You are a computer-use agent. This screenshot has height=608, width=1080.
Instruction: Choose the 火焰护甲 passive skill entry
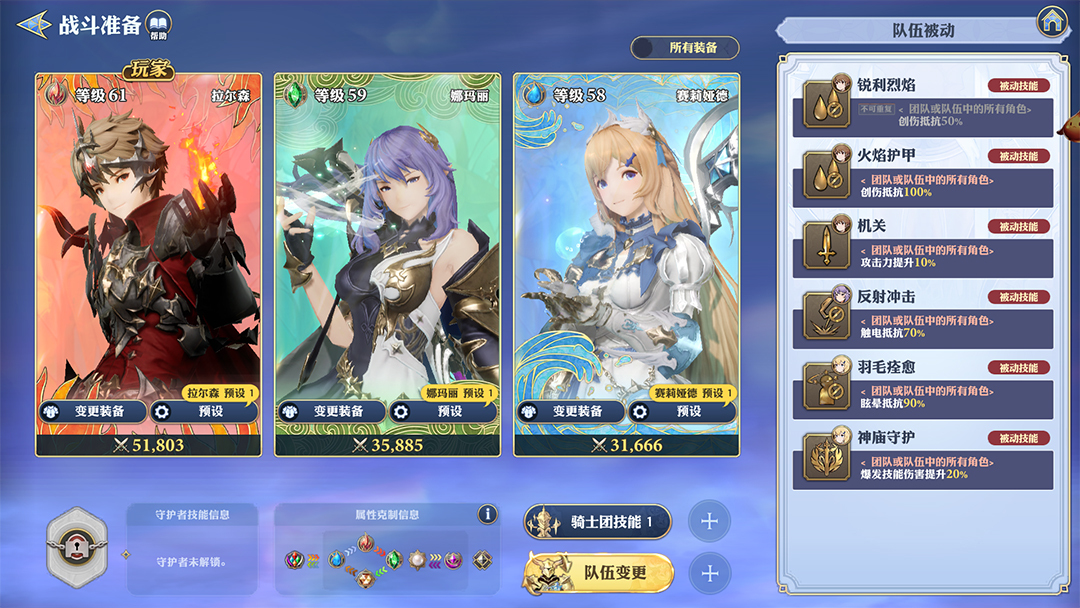[922, 174]
